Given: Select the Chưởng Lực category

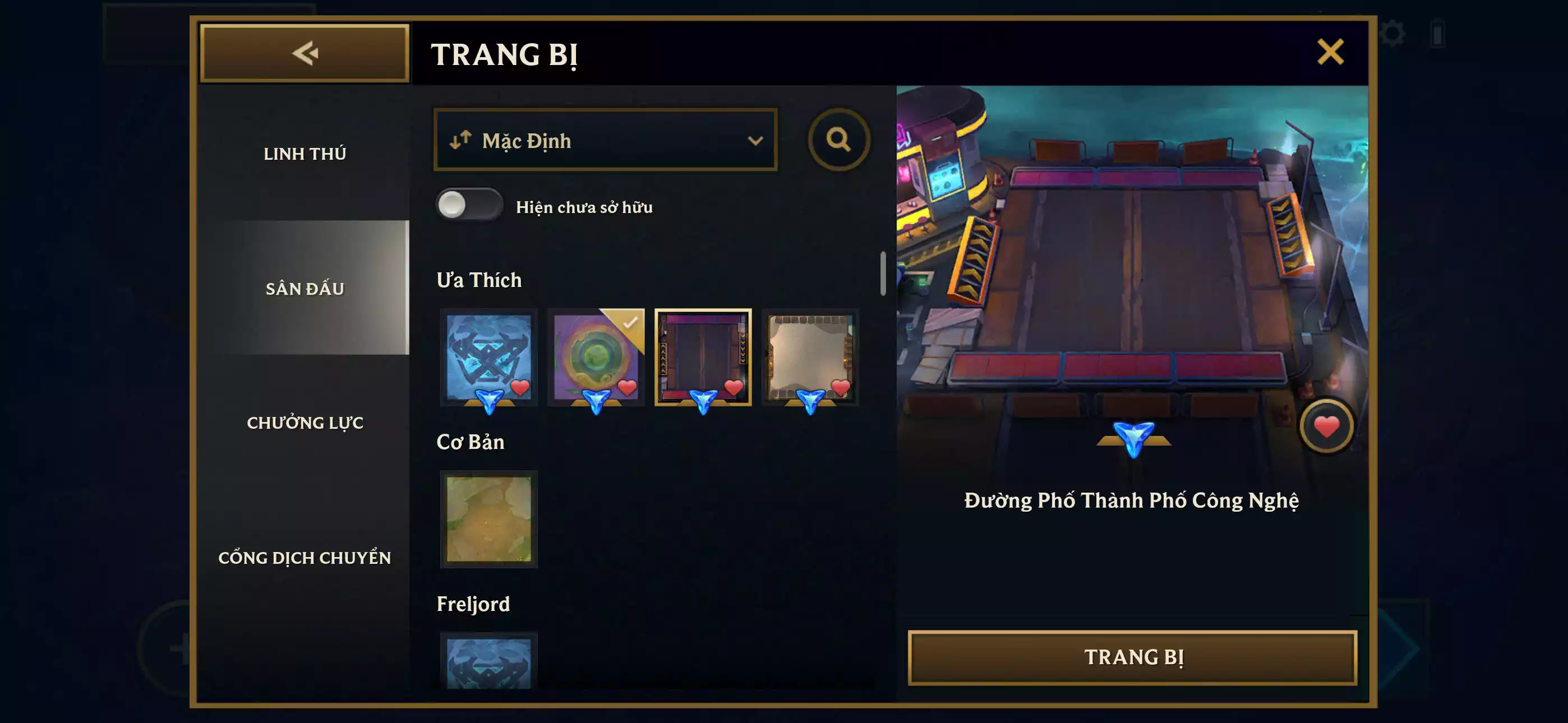Looking at the screenshot, I should pos(306,423).
